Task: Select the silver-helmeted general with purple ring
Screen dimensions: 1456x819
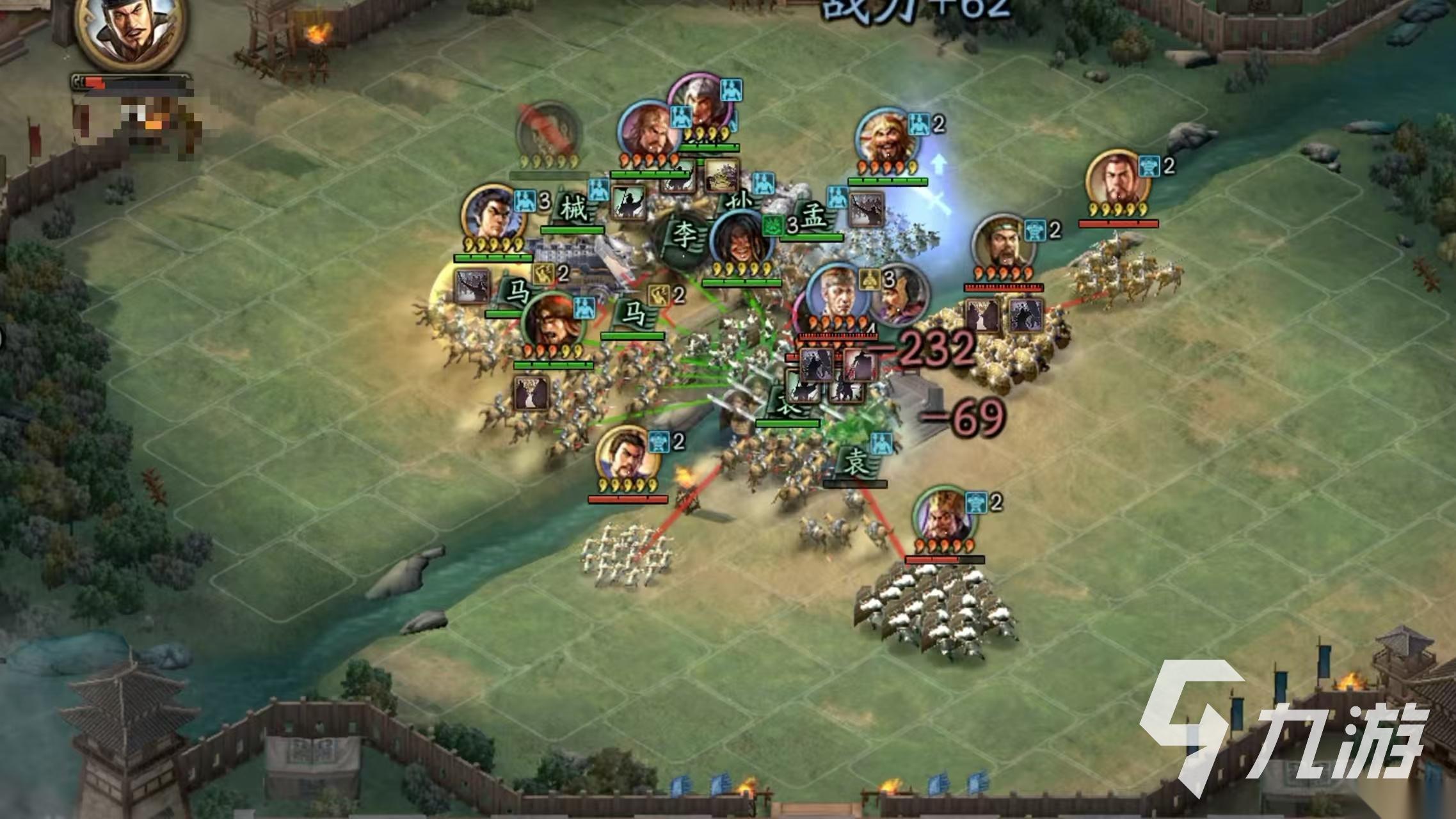Action: pos(700,104)
